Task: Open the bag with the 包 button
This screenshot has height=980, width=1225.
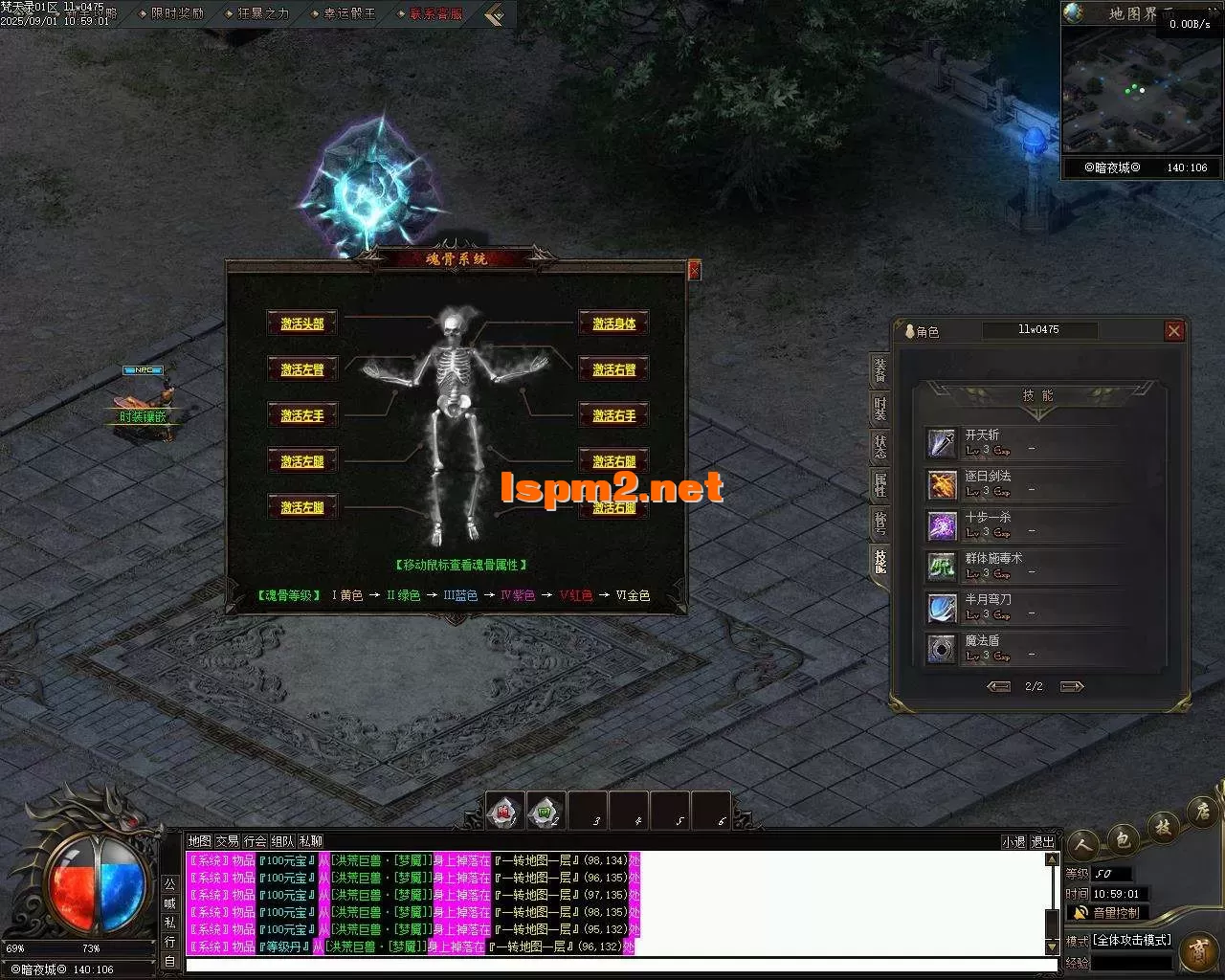Action: coord(1124,839)
